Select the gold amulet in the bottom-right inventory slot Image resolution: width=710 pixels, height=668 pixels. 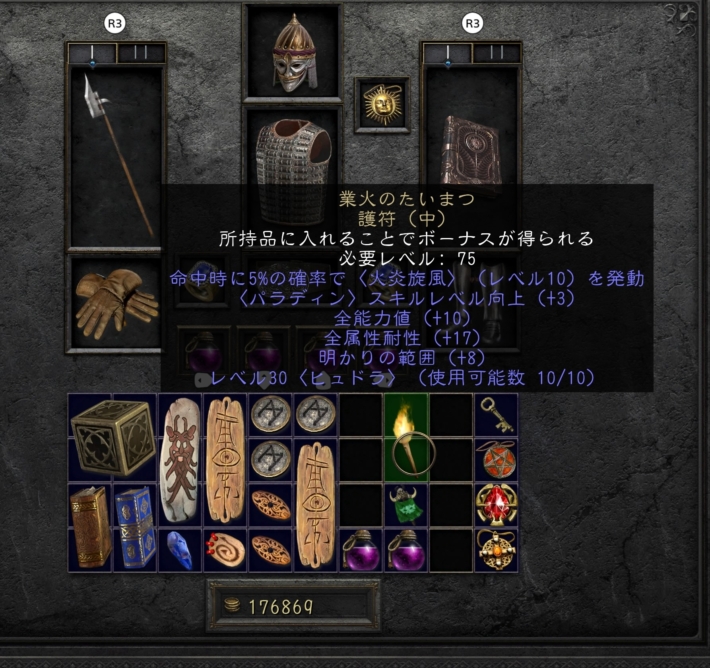click(x=495, y=548)
